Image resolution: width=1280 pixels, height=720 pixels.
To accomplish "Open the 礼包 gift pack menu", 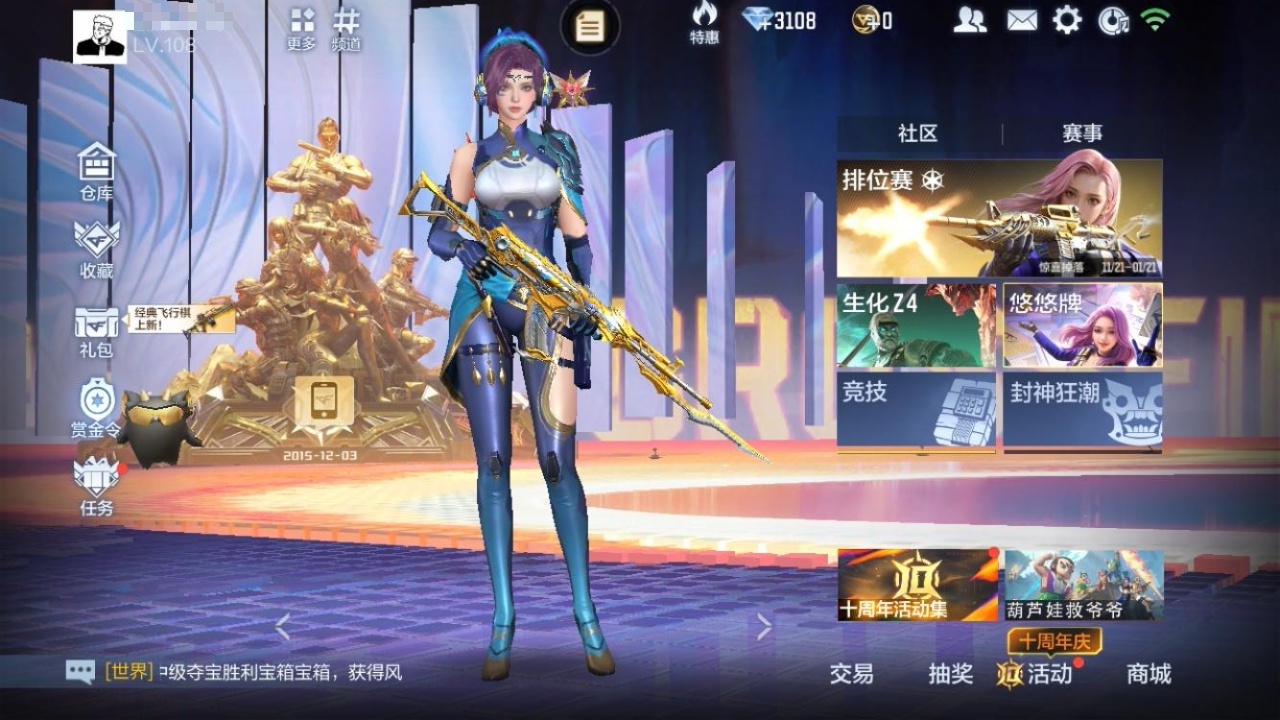I will (x=97, y=330).
